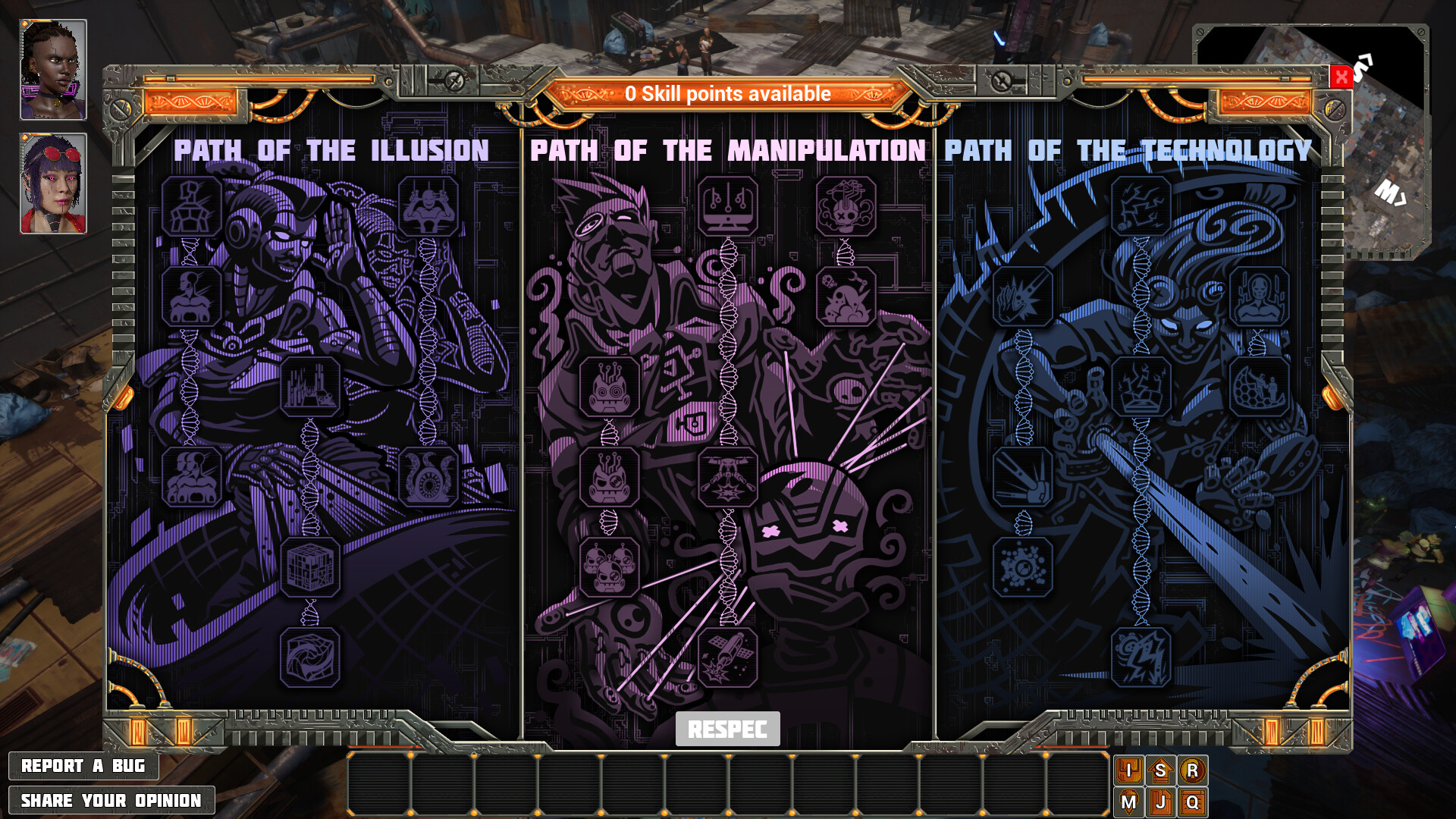Open the virus molecule skill node in Technology path

point(1024,566)
